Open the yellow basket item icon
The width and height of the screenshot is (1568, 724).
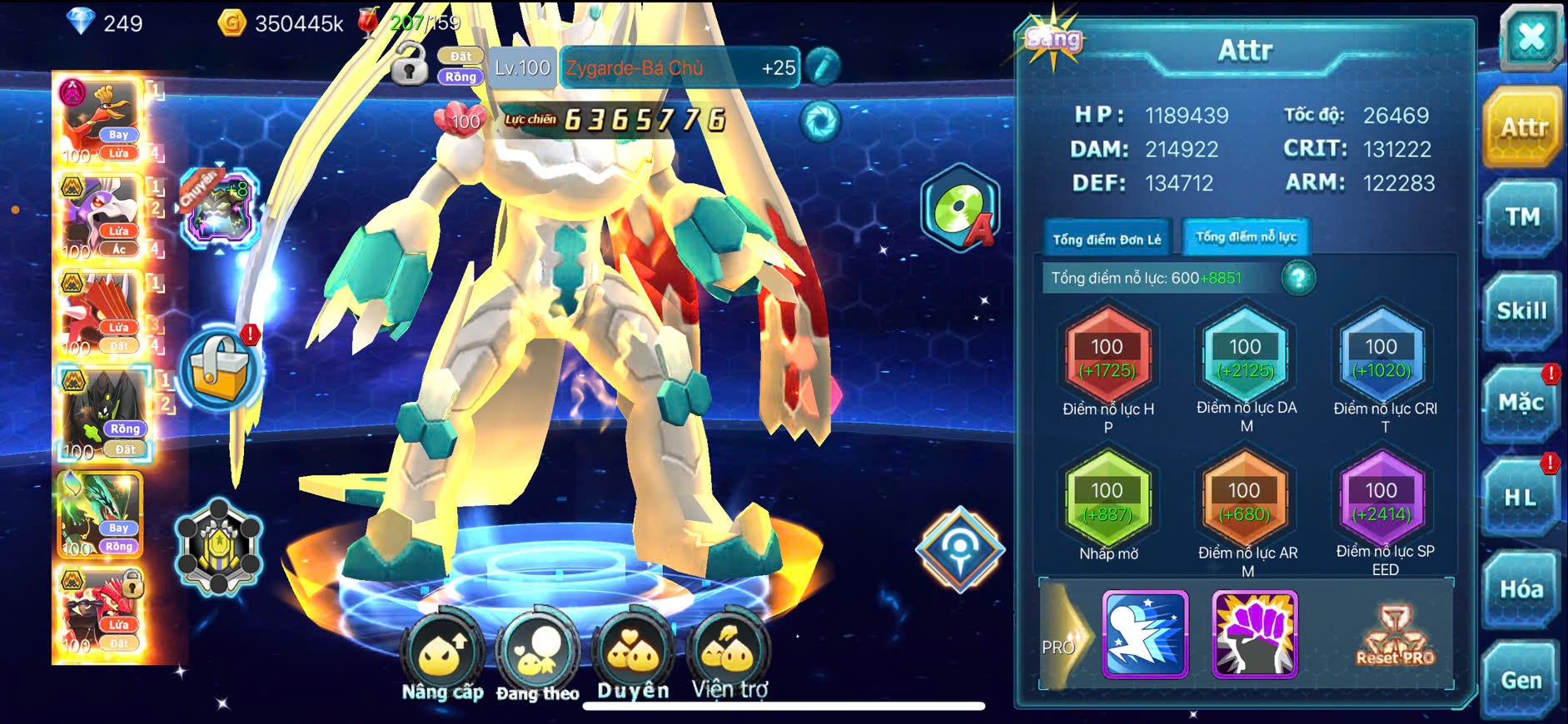click(x=220, y=369)
